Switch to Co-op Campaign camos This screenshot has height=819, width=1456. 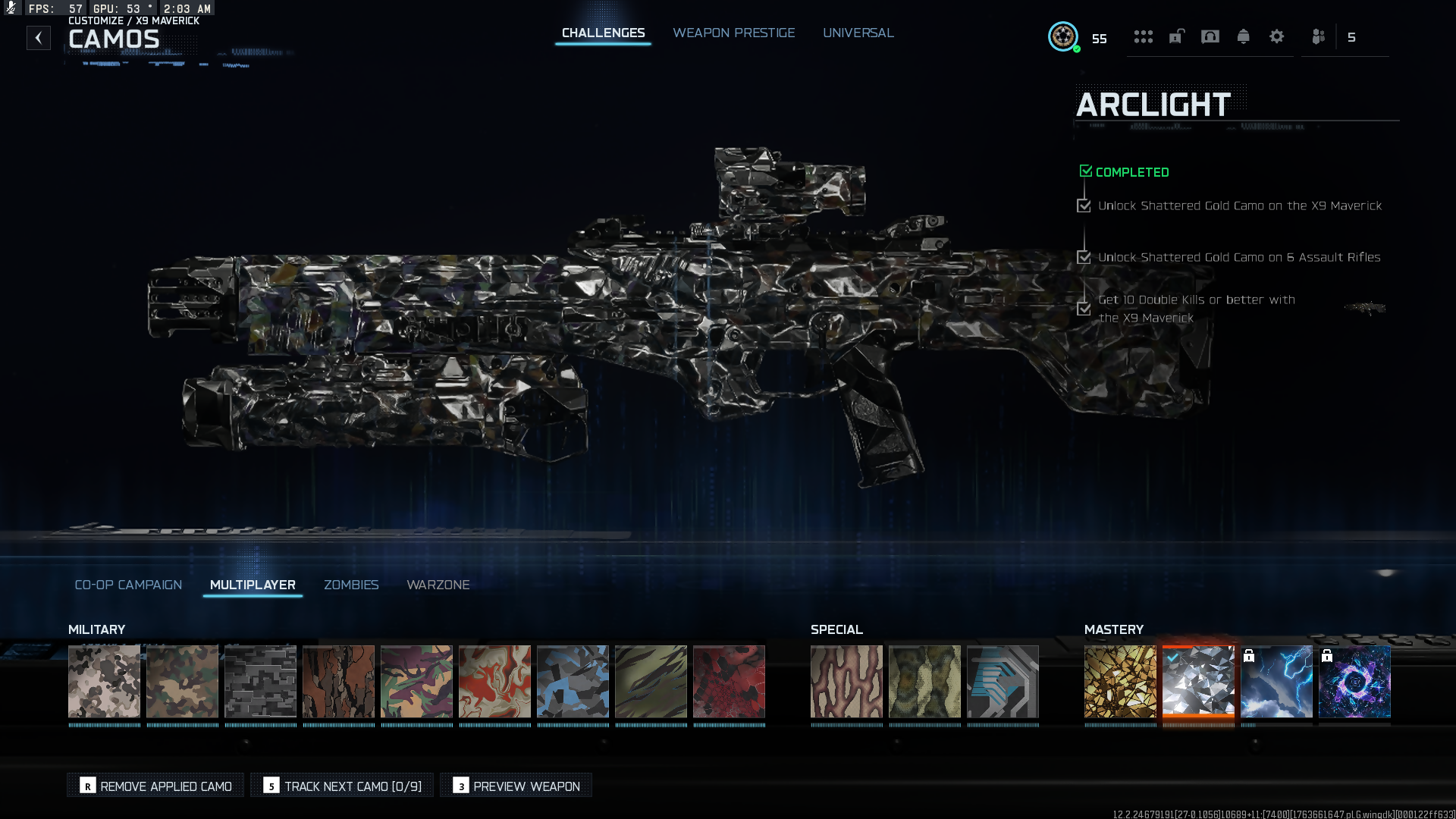pos(128,585)
